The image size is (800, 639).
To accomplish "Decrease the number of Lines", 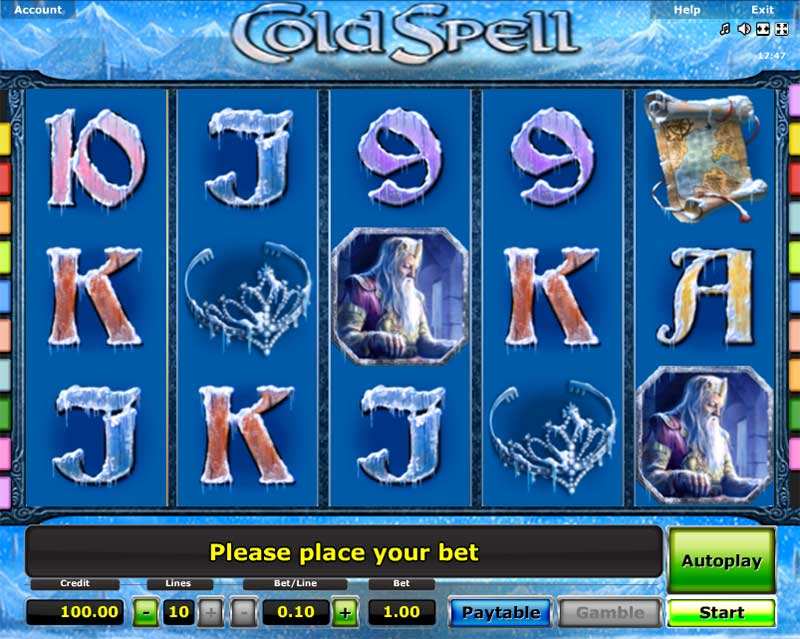I will pyautogui.click(x=146, y=612).
